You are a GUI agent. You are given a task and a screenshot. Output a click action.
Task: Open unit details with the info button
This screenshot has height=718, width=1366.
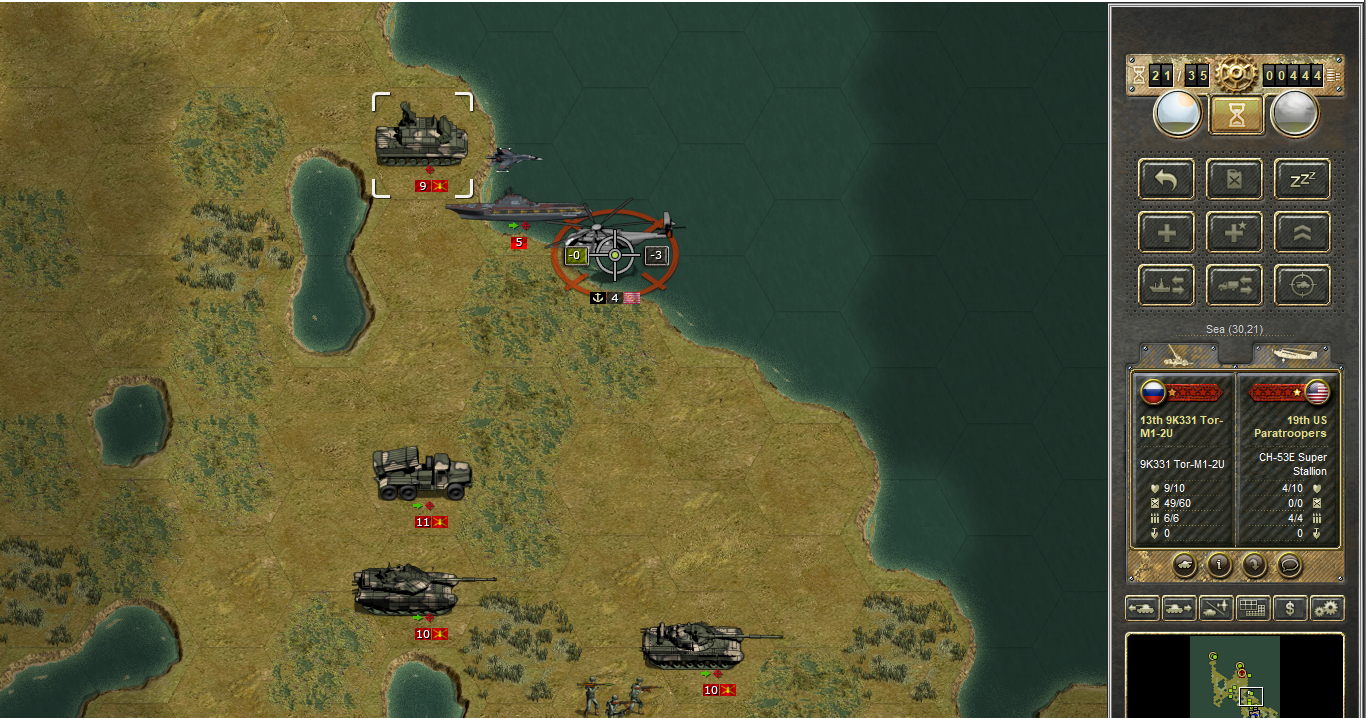tap(1219, 565)
